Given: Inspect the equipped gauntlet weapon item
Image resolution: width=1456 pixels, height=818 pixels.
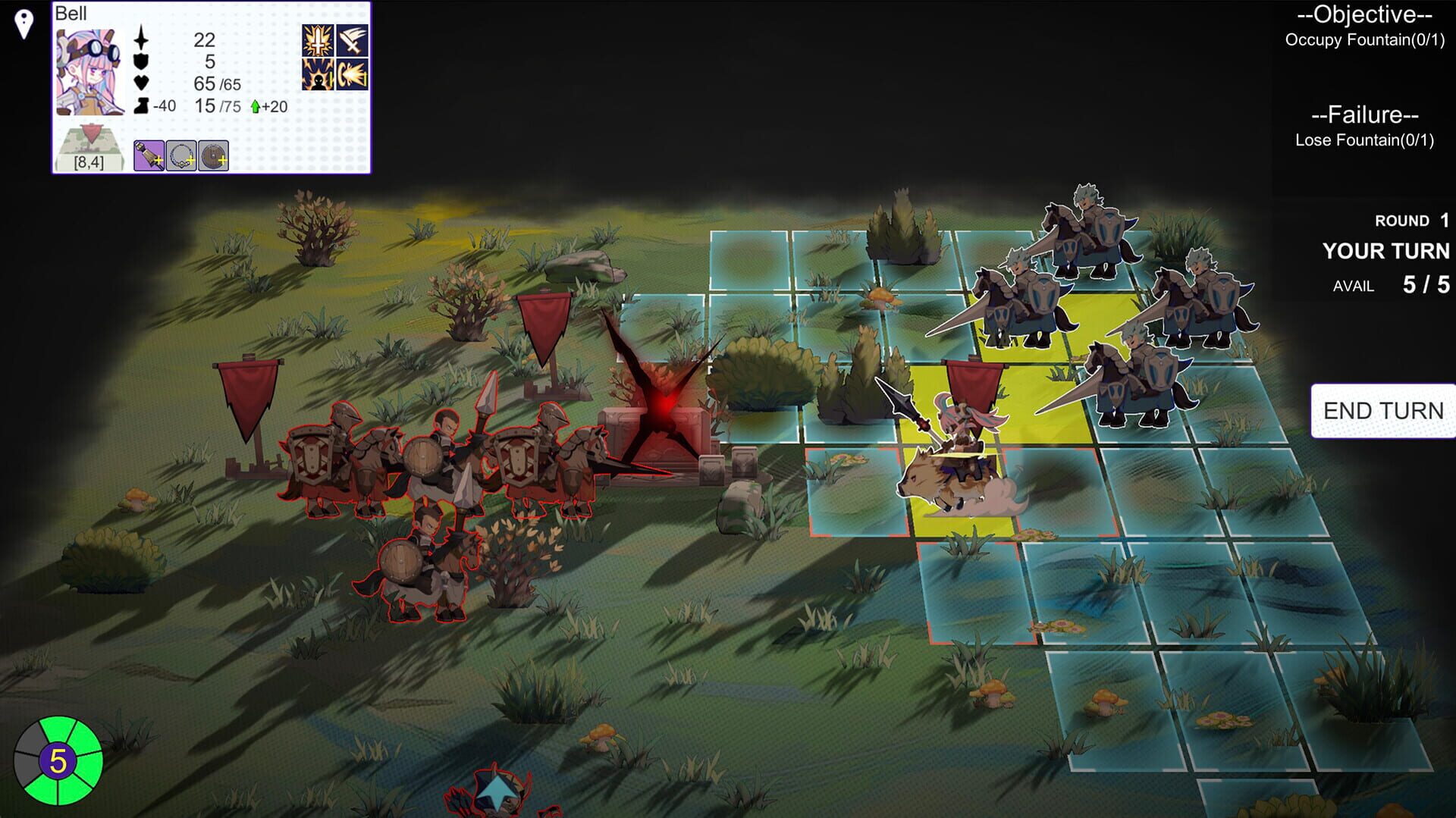Looking at the screenshot, I should coord(149,156).
